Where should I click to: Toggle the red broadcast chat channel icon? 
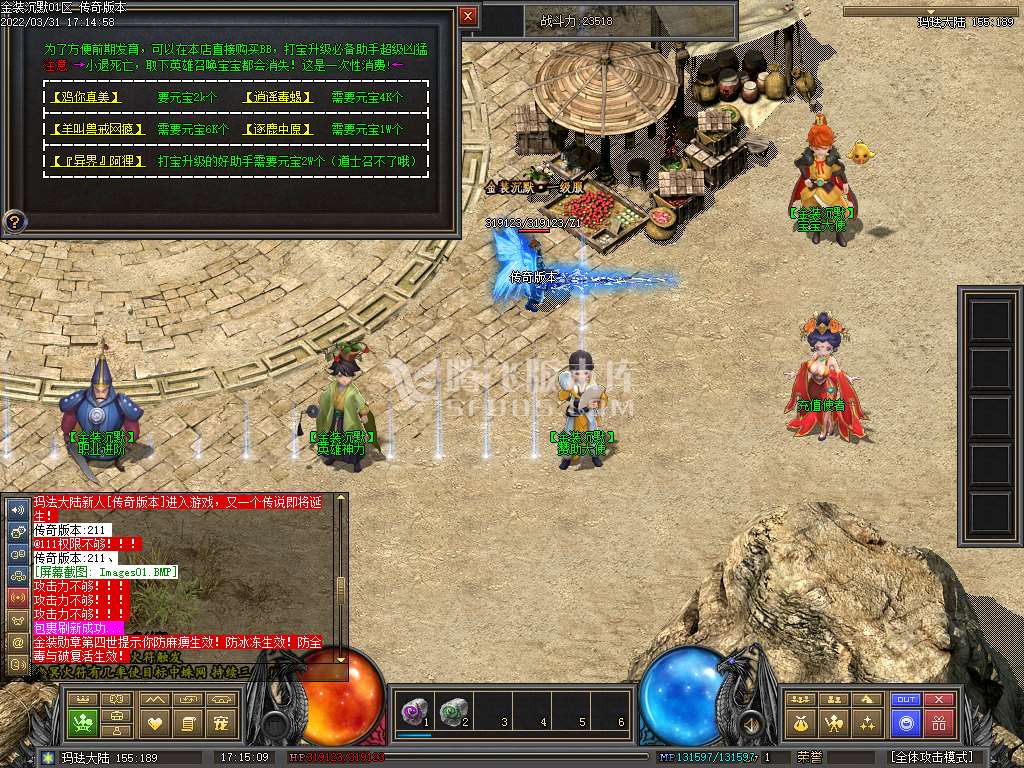pos(17,597)
